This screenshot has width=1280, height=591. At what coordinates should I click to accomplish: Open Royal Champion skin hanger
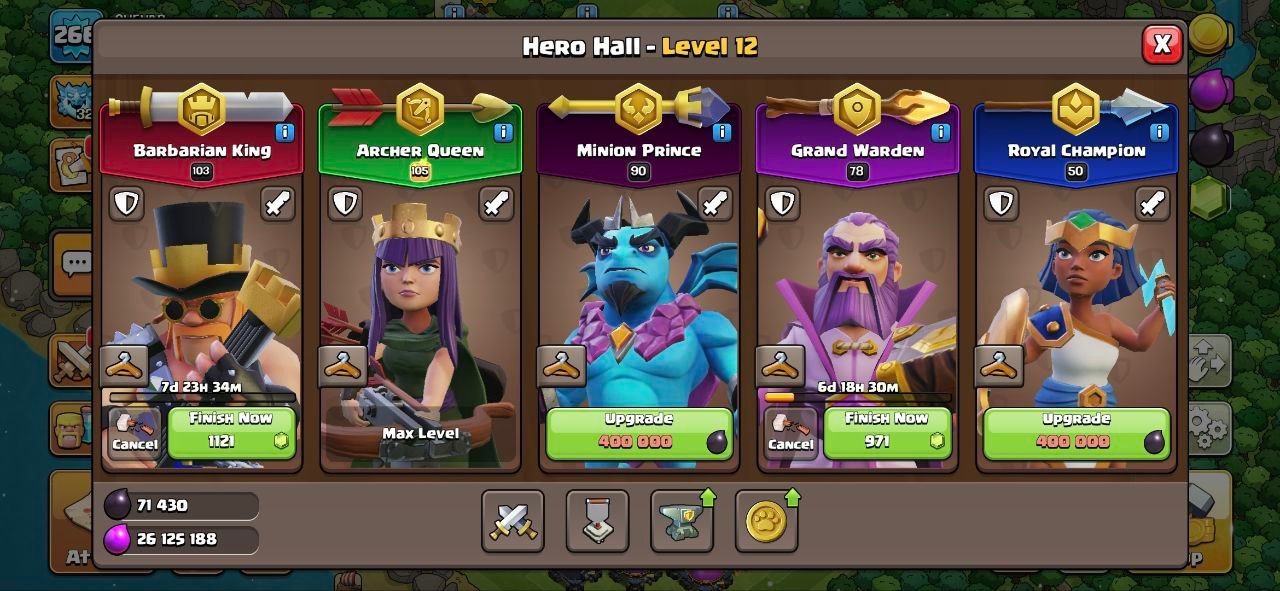pos(998,366)
